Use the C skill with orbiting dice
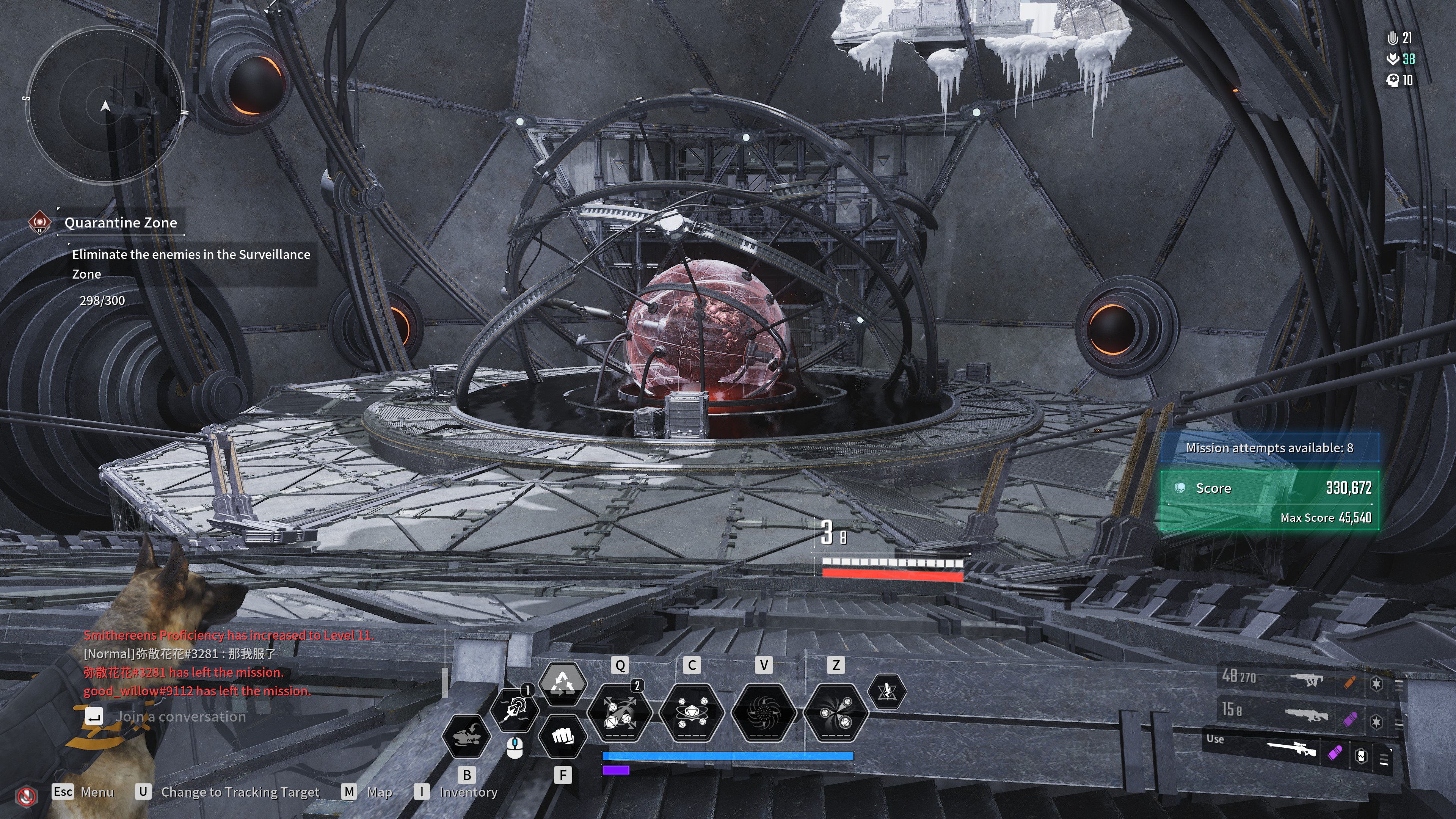The height and width of the screenshot is (819, 1456). (692, 712)
